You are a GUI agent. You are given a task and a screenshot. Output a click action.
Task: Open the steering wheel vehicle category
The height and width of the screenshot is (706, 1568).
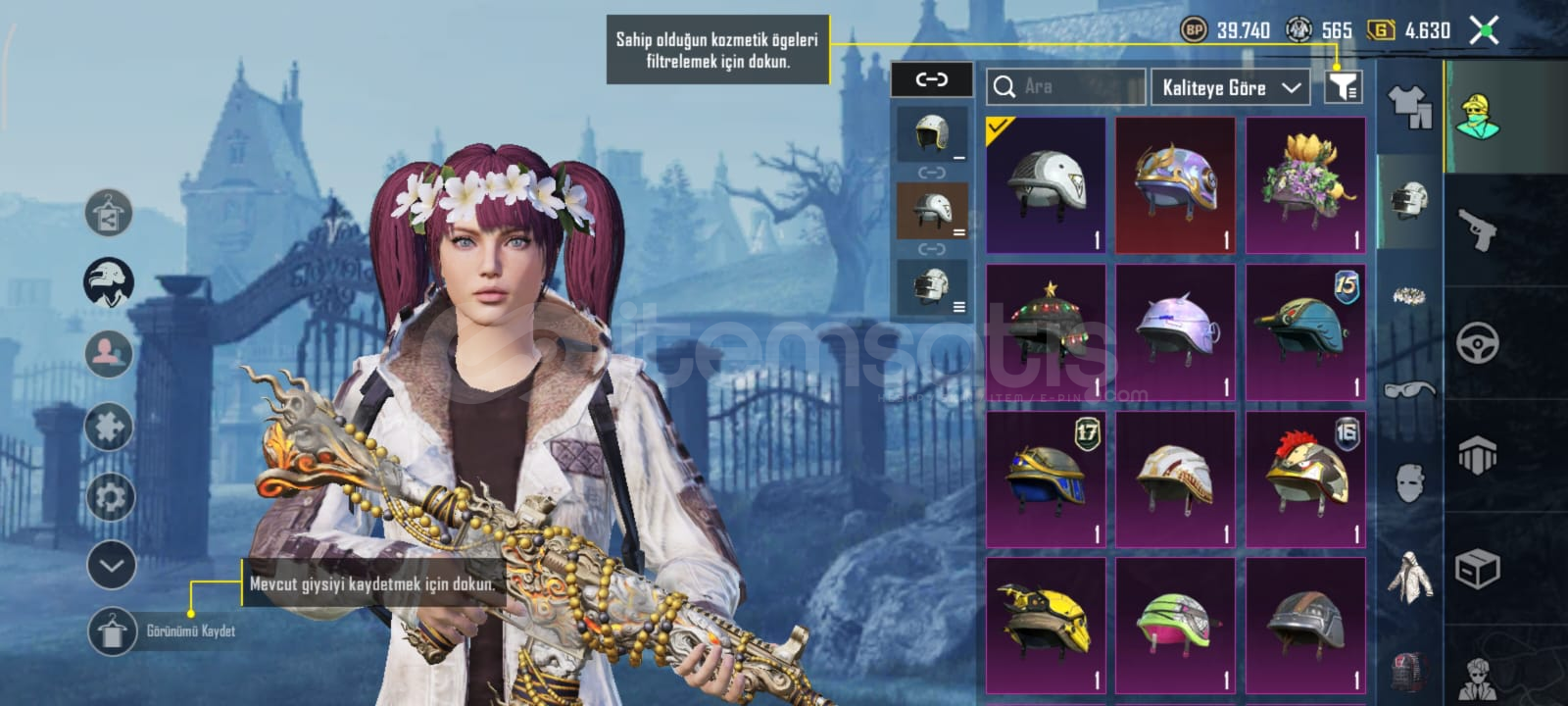coord(1478,343)
